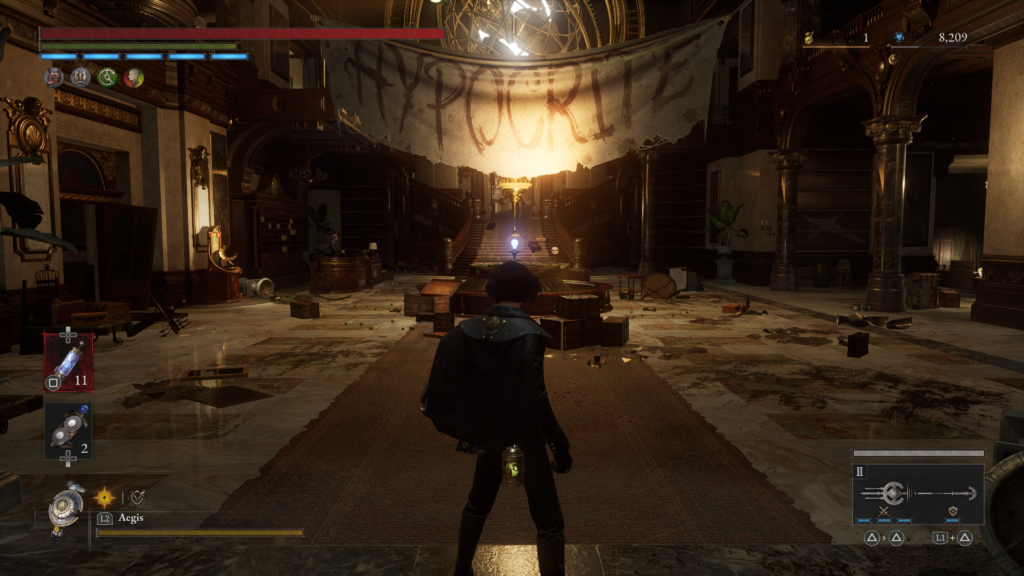Select the lower belt item slot with quantity 2

68,431
